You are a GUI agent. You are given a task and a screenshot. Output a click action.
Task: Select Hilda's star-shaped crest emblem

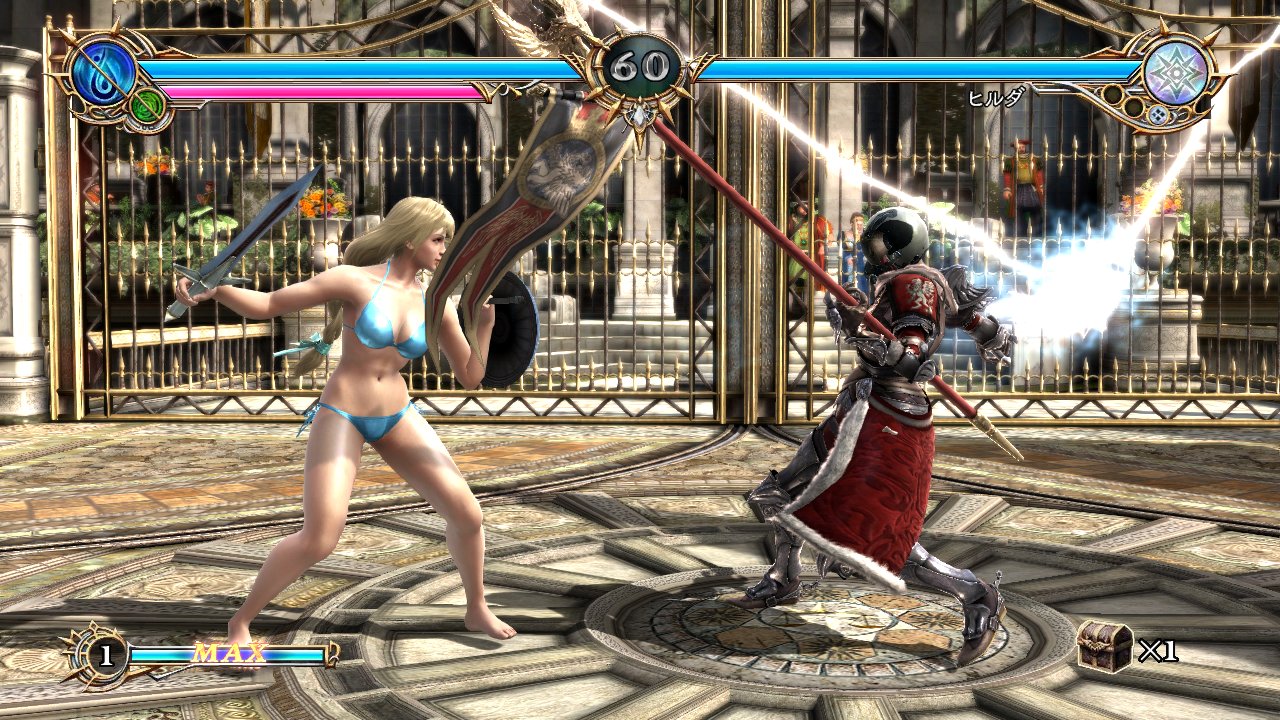1176,71
